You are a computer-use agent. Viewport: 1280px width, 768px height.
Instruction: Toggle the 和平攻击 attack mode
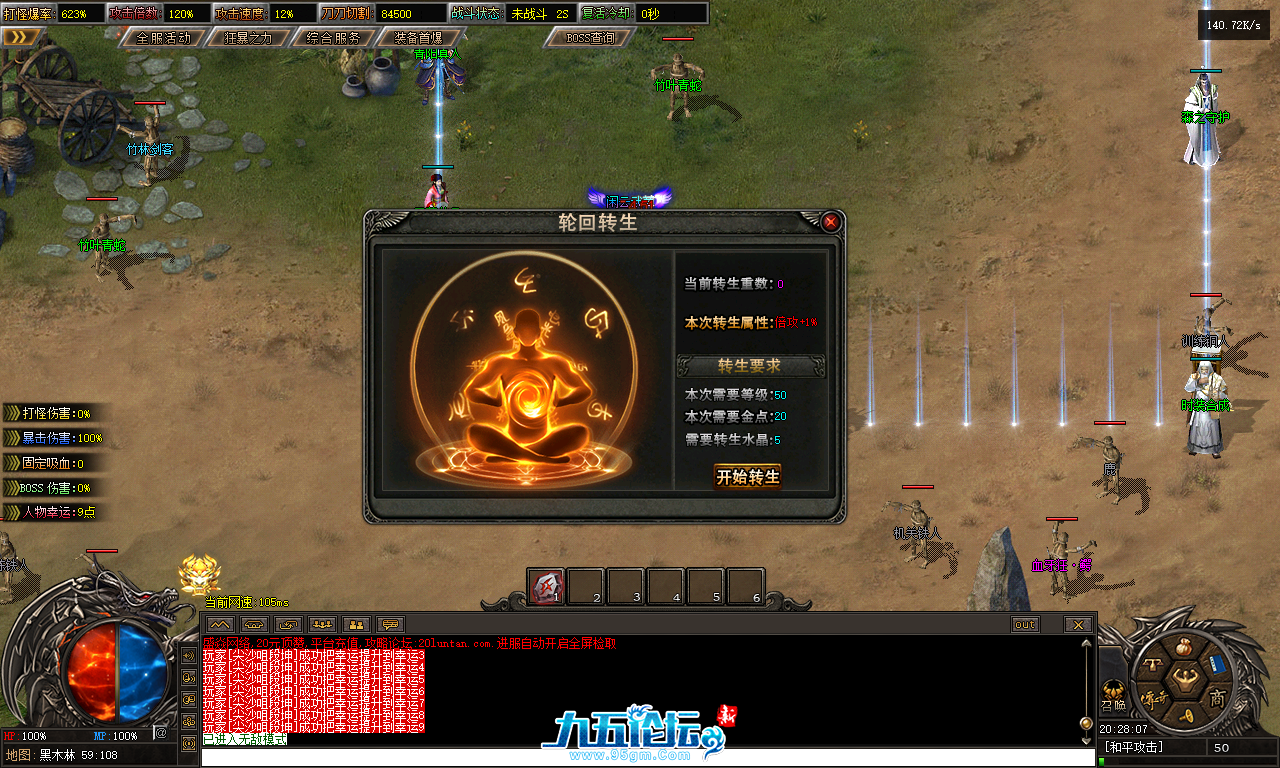pos(1133,745)
